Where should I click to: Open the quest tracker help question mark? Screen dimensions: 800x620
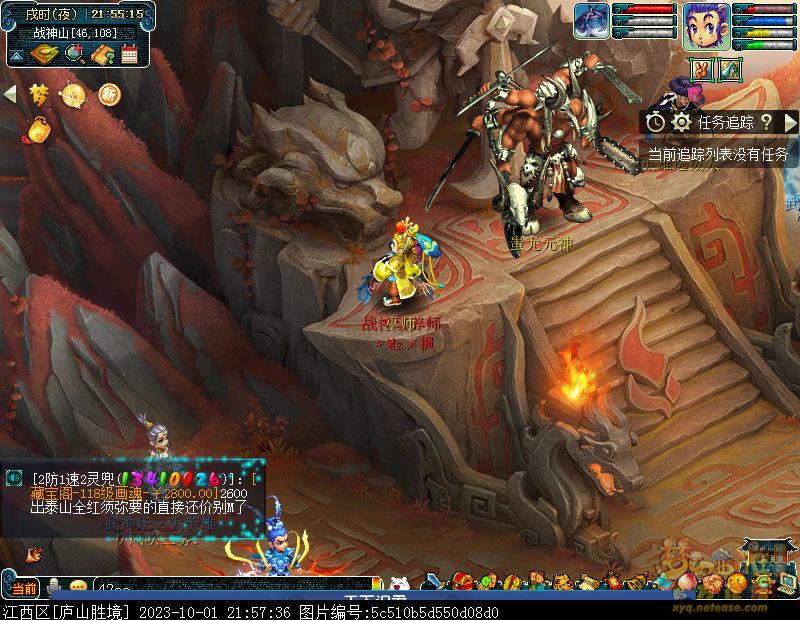coord(766,122)
